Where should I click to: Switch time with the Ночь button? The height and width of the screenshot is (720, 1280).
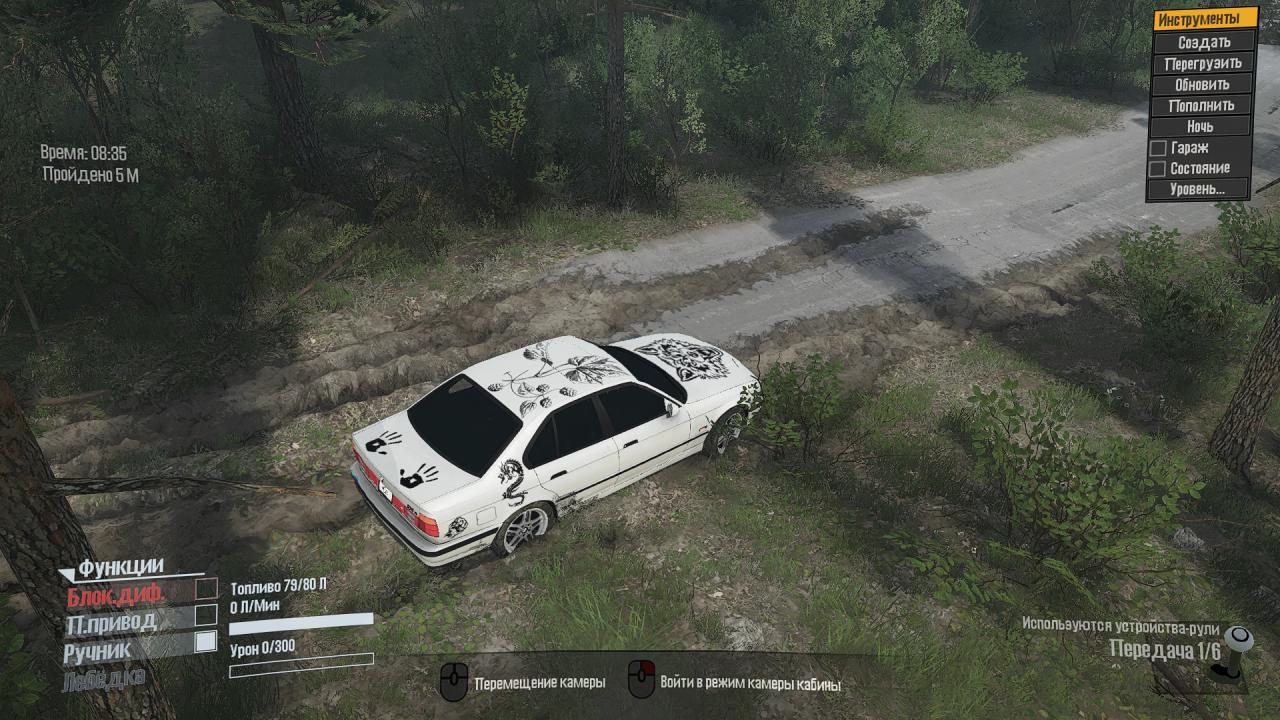1201,127
